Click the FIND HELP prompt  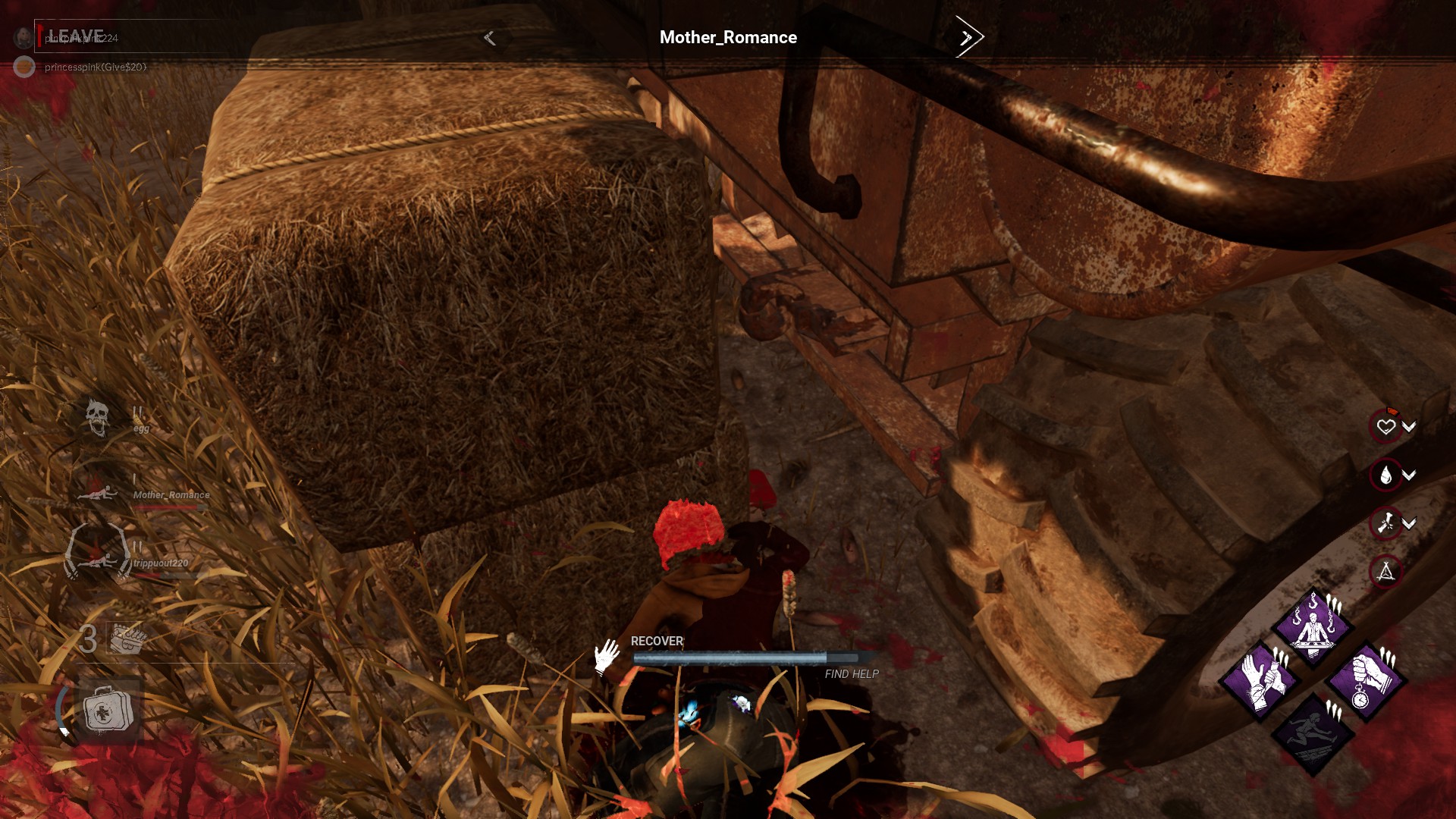click(x=850, y=673)
